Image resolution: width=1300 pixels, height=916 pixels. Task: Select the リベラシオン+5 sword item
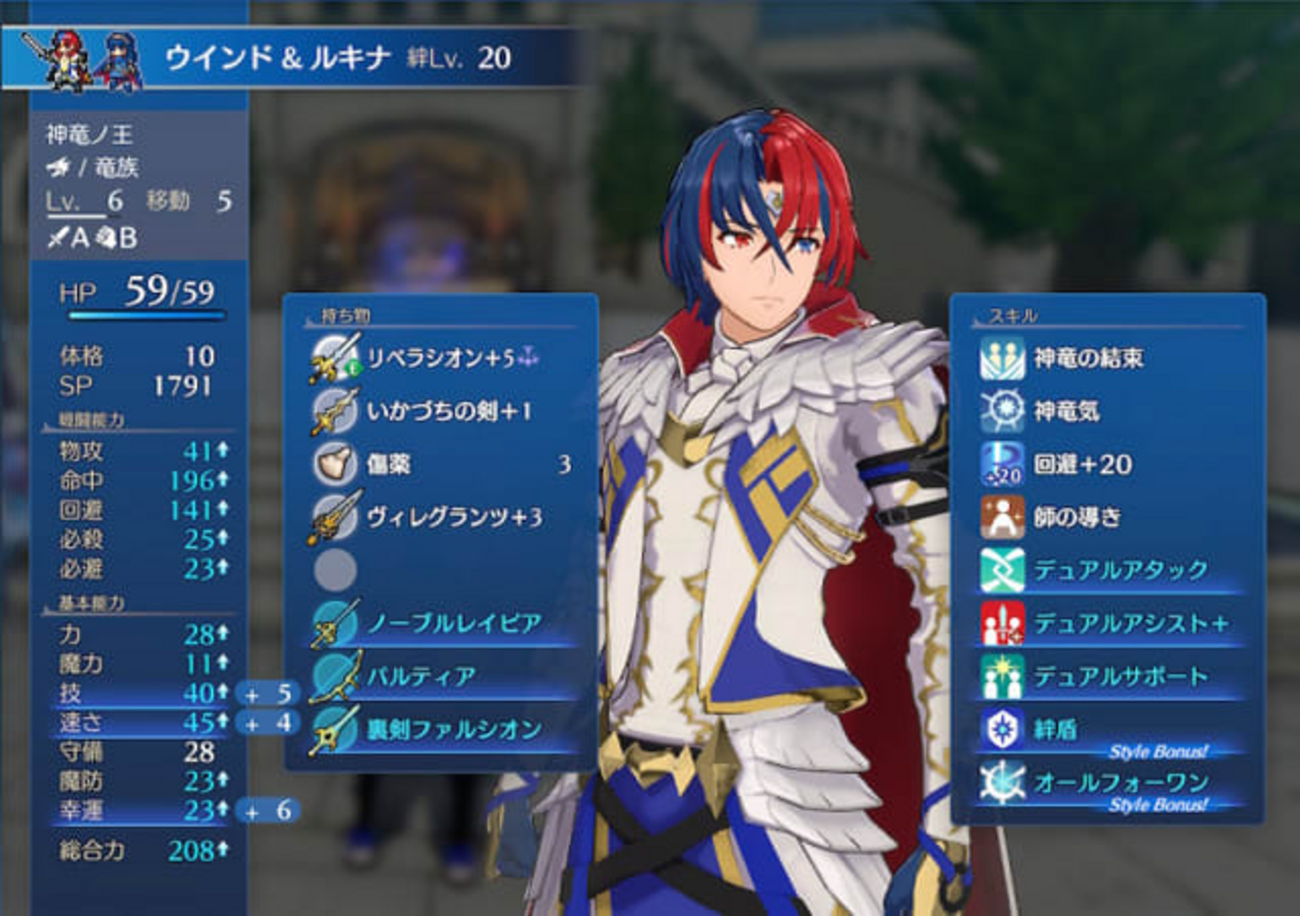pyautogui.click(x=440, y=359)
